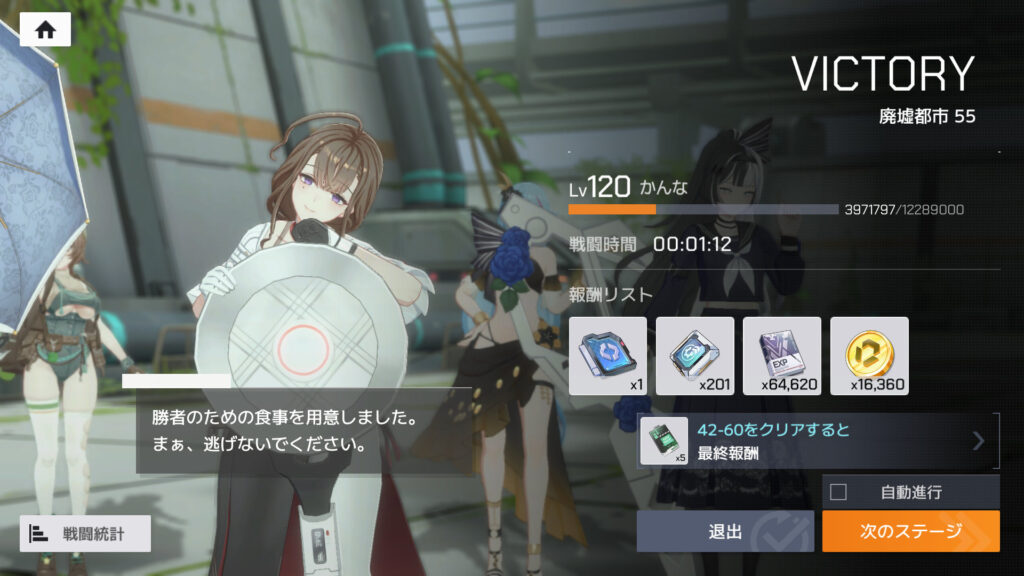Toggle the 自動進行 checkbox
Screen dimensions: 1024x576
pos(838,491)
